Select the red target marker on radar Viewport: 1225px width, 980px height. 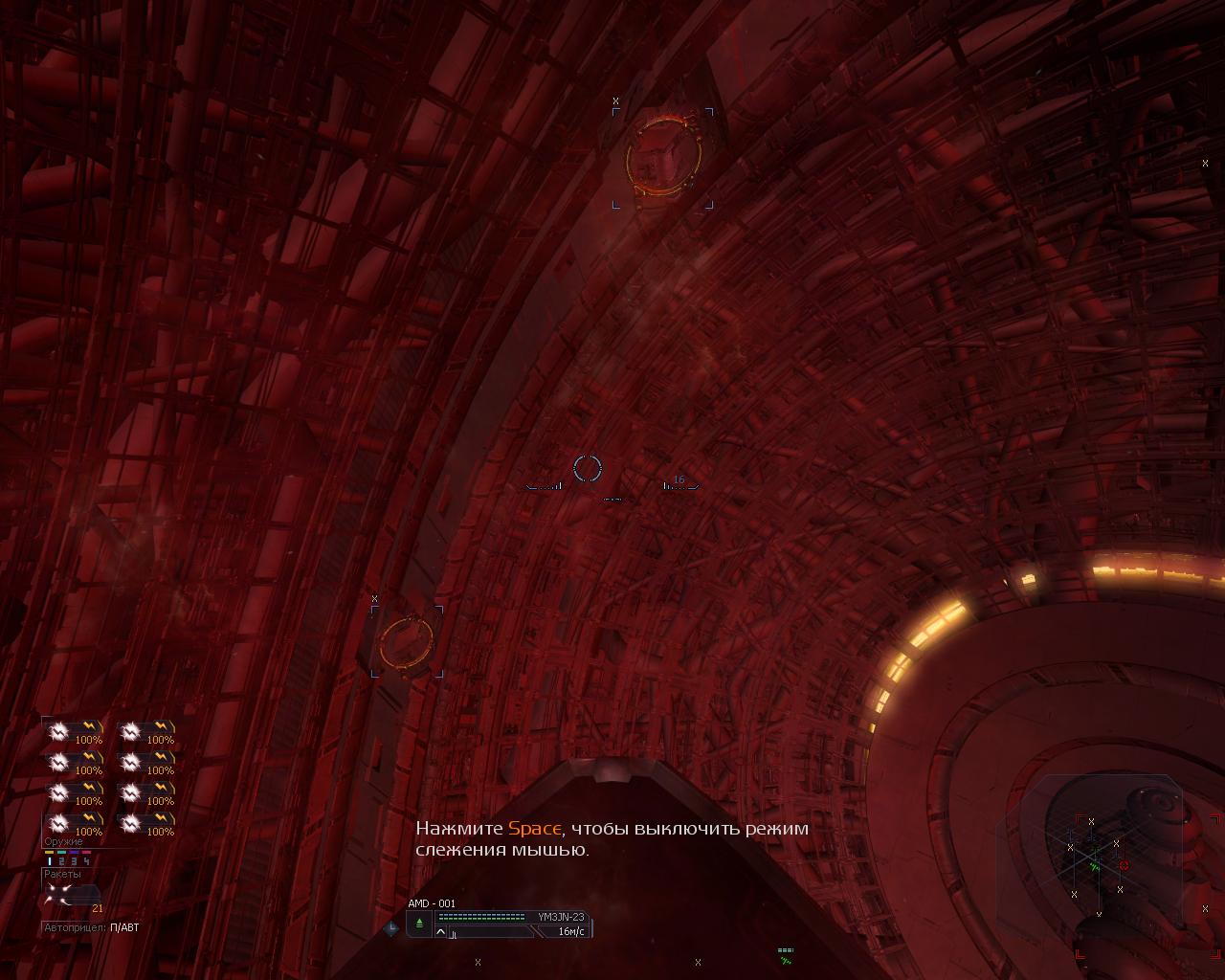[1124, 866]
